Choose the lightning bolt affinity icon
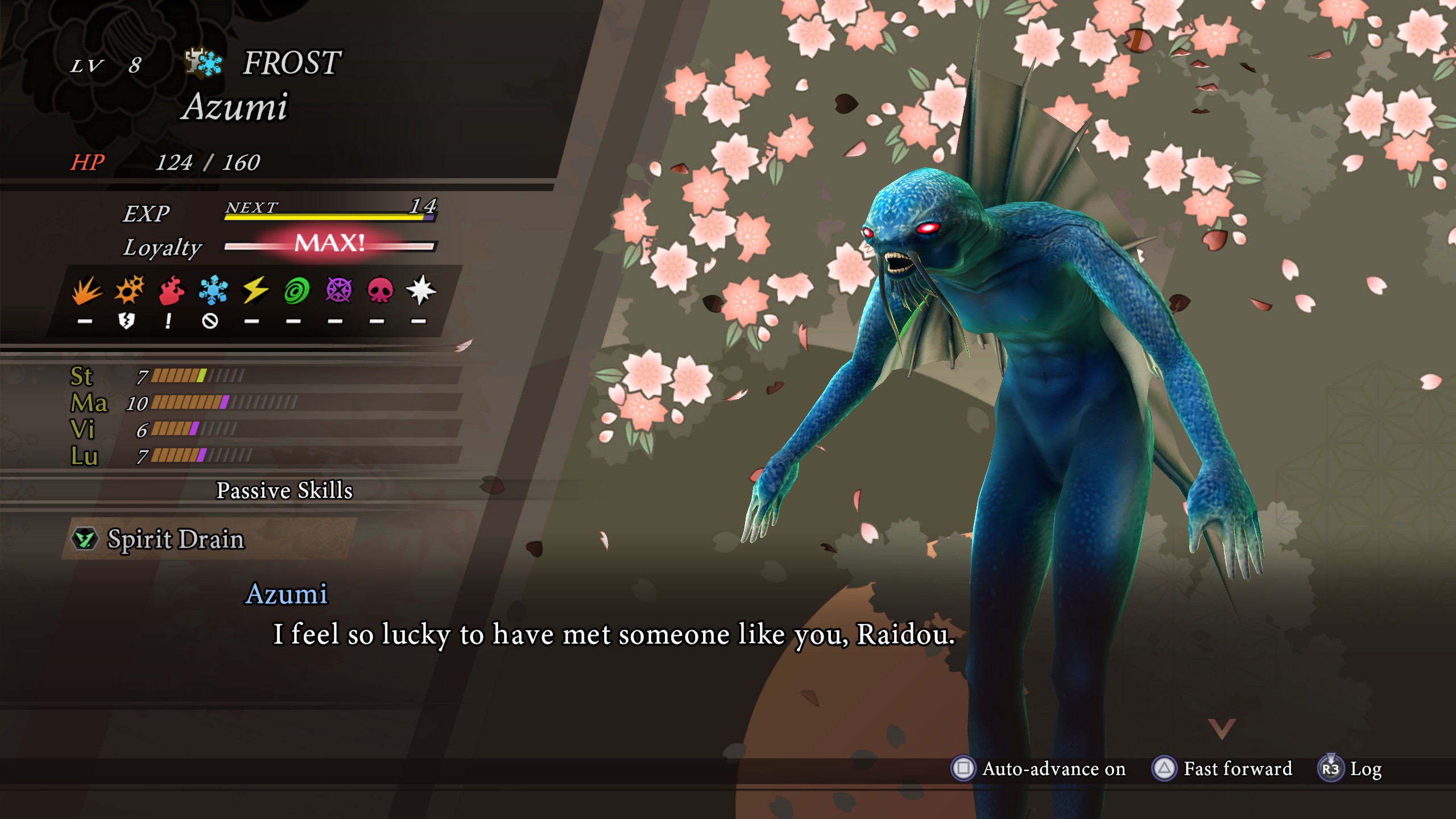 point(255,291)
